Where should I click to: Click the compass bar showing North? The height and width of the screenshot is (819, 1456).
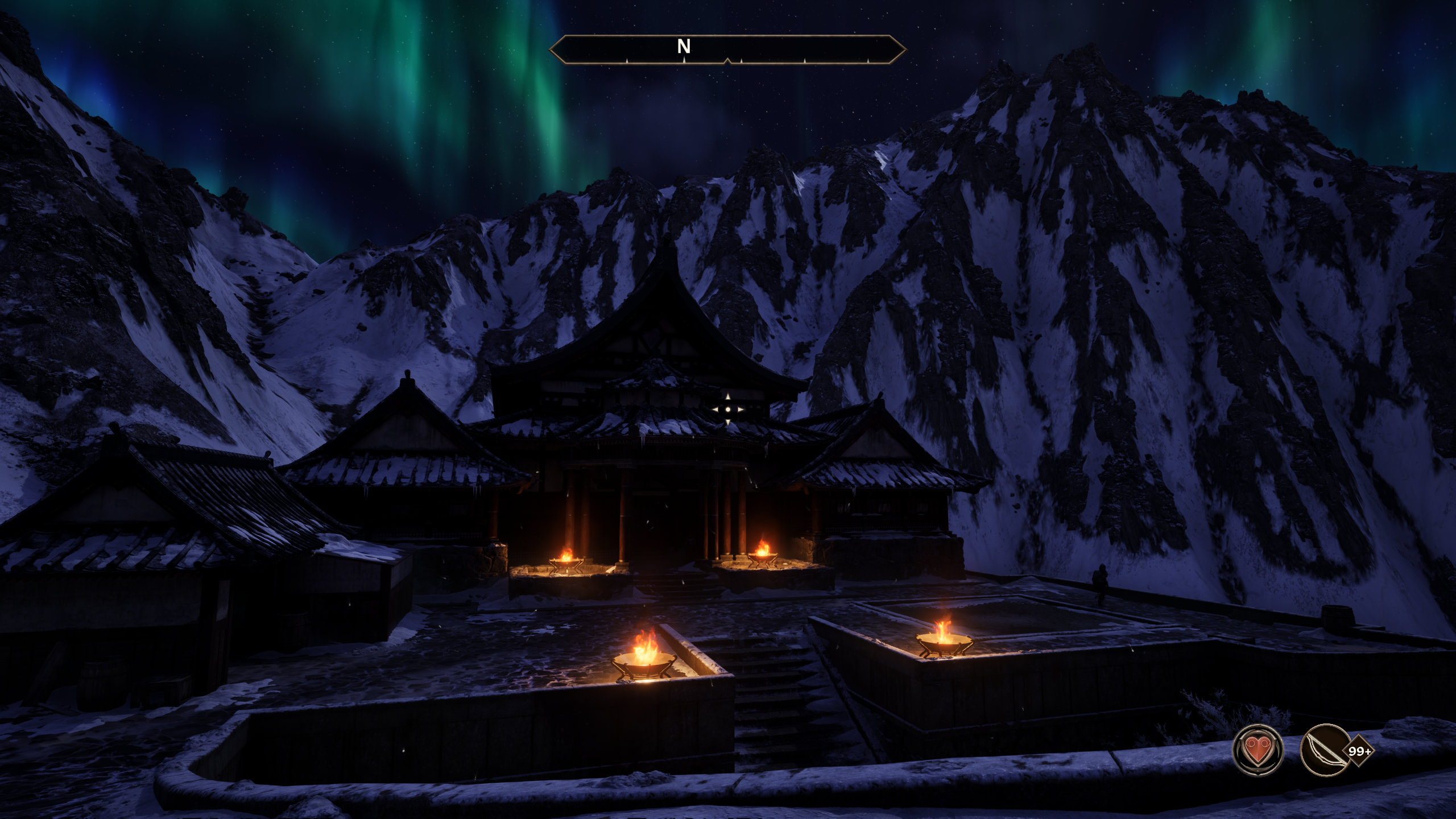(727, 49)
